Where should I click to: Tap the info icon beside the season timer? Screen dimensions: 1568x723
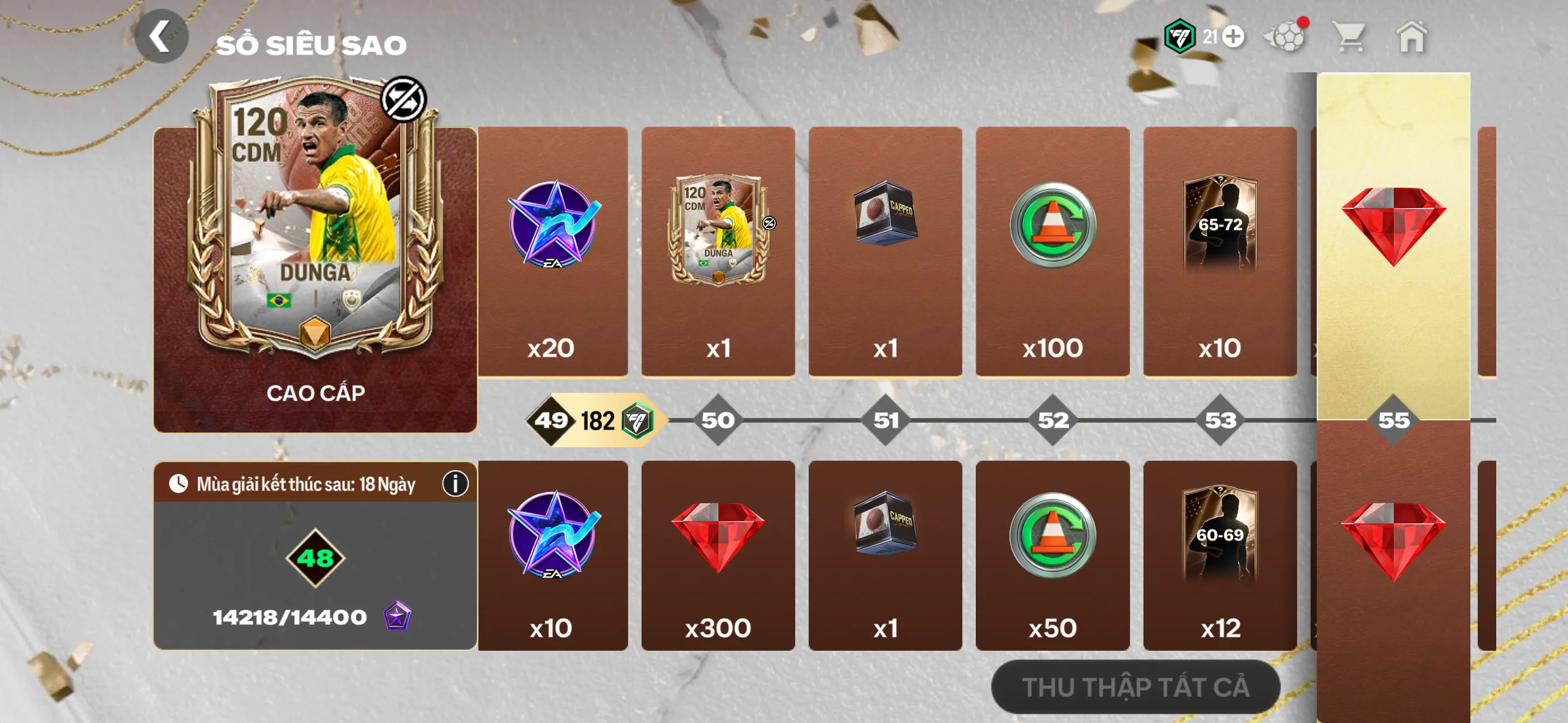pyautogui.click(x=456, y=484)
